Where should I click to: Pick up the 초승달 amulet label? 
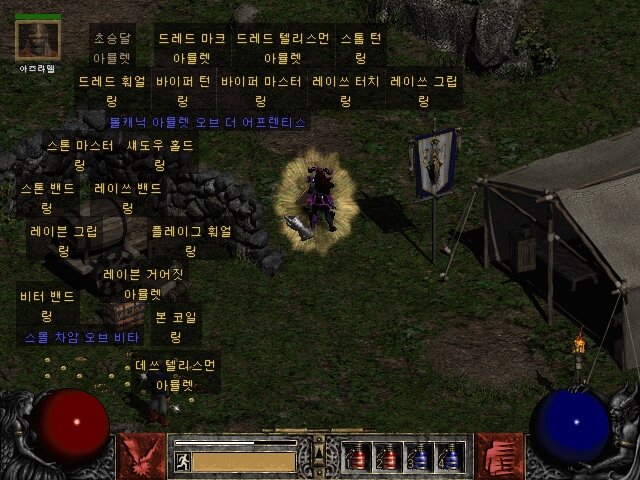point(112,48)
